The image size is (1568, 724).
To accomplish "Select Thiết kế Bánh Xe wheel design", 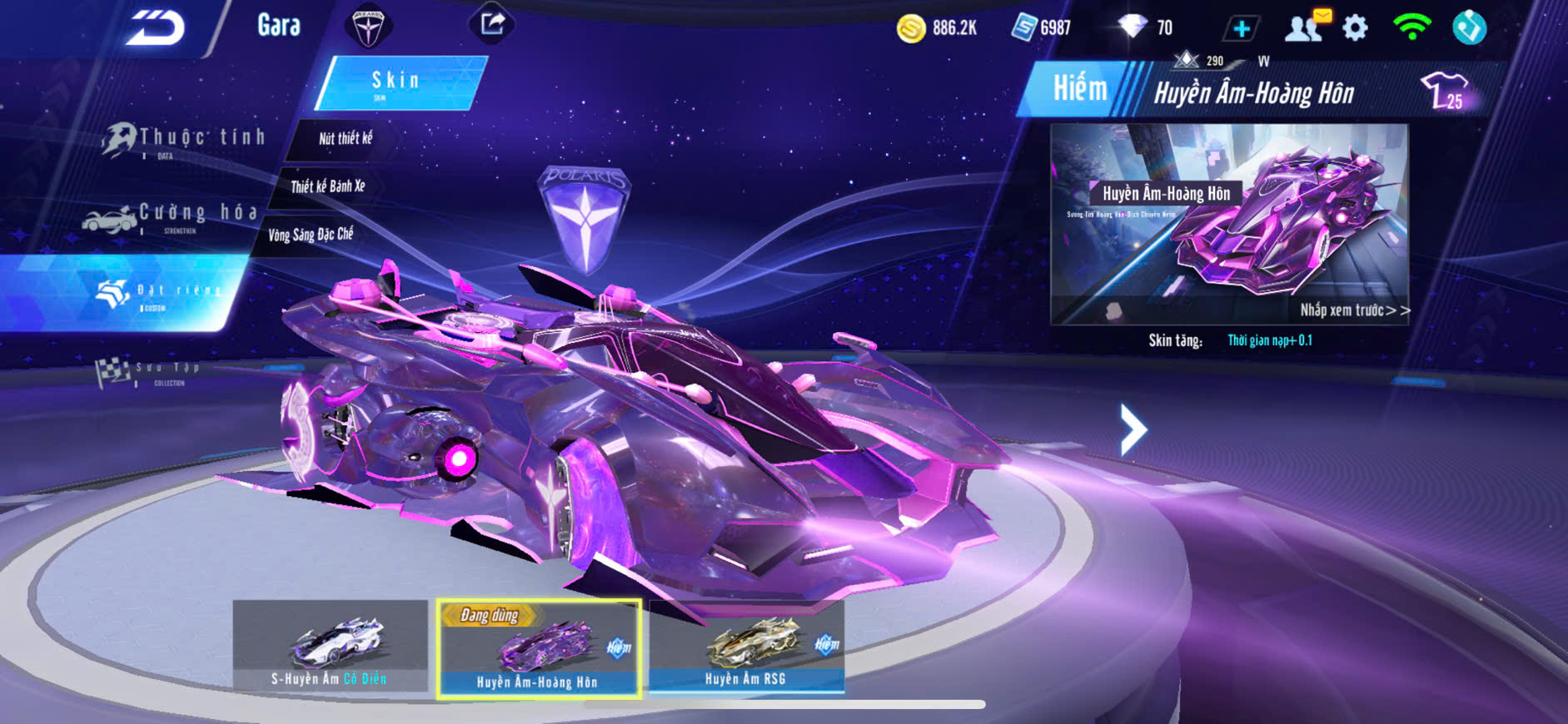I will (327, 186).
